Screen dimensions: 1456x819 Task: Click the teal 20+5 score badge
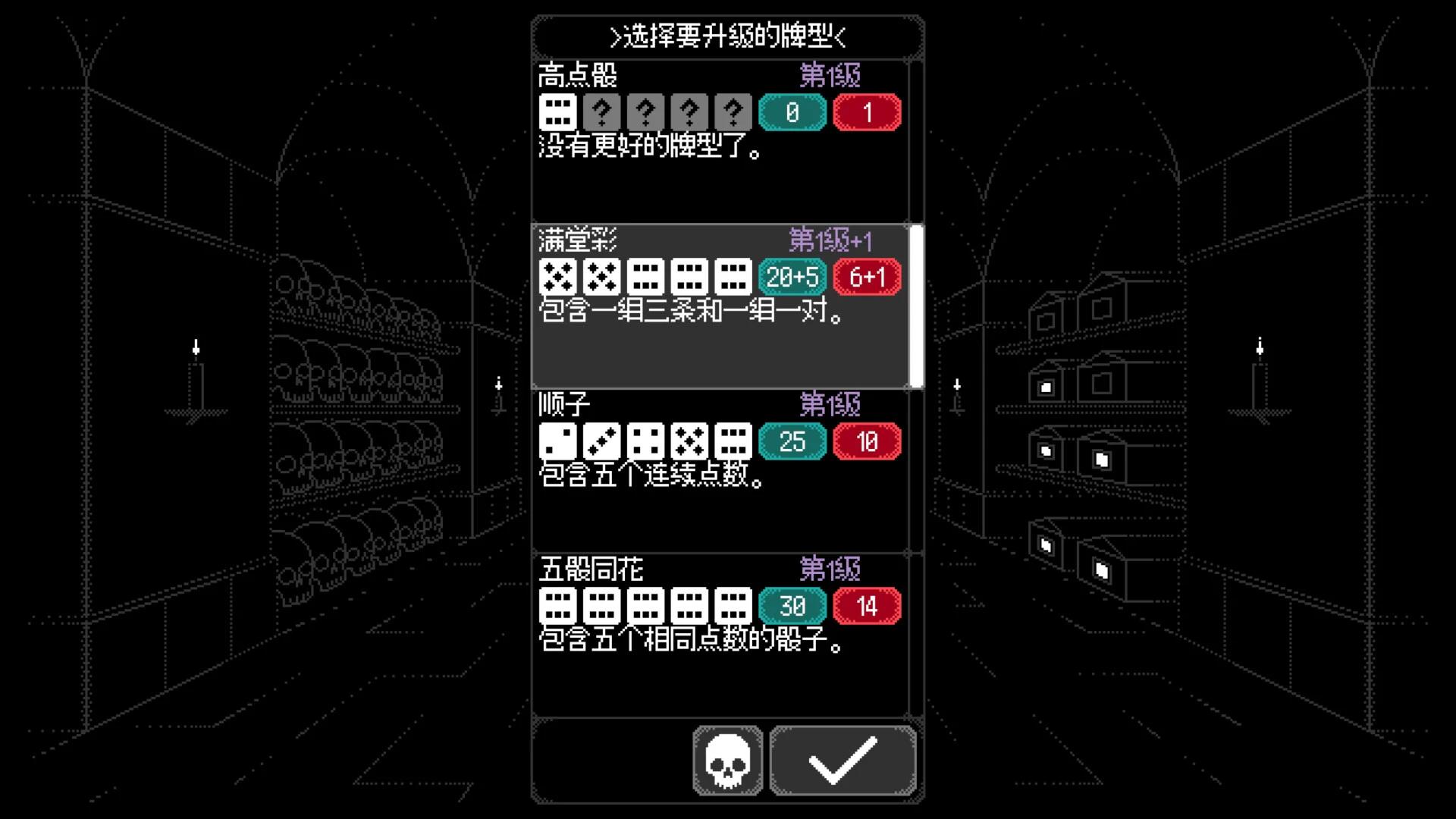(791, 276)
